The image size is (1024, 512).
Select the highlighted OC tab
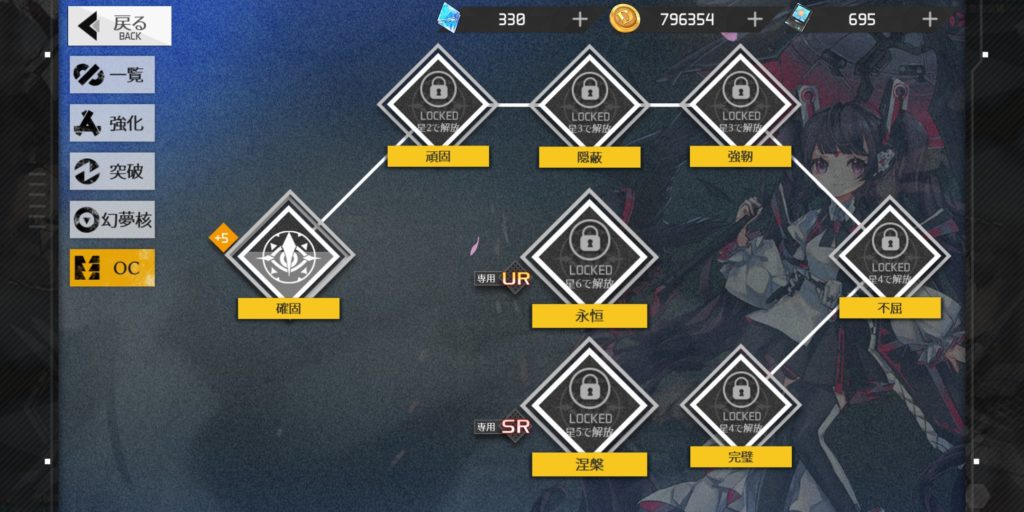pyautogui.click(x=112, y=267)
